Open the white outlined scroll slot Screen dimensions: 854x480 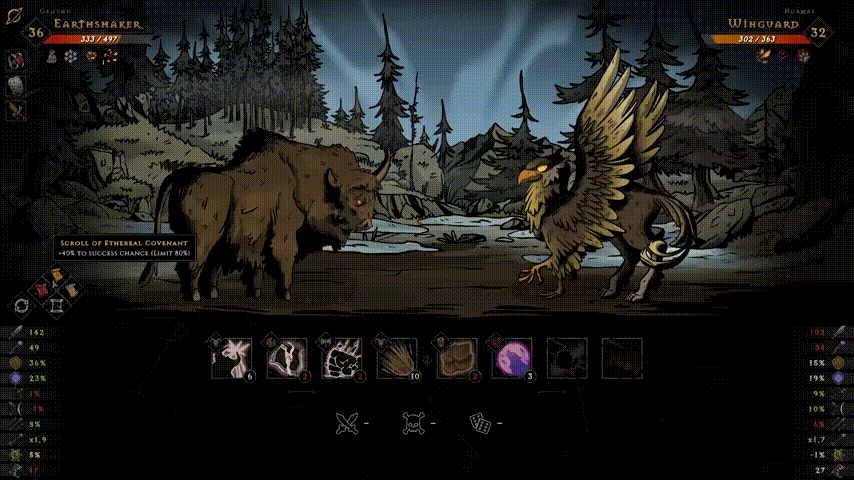(58, 306)
